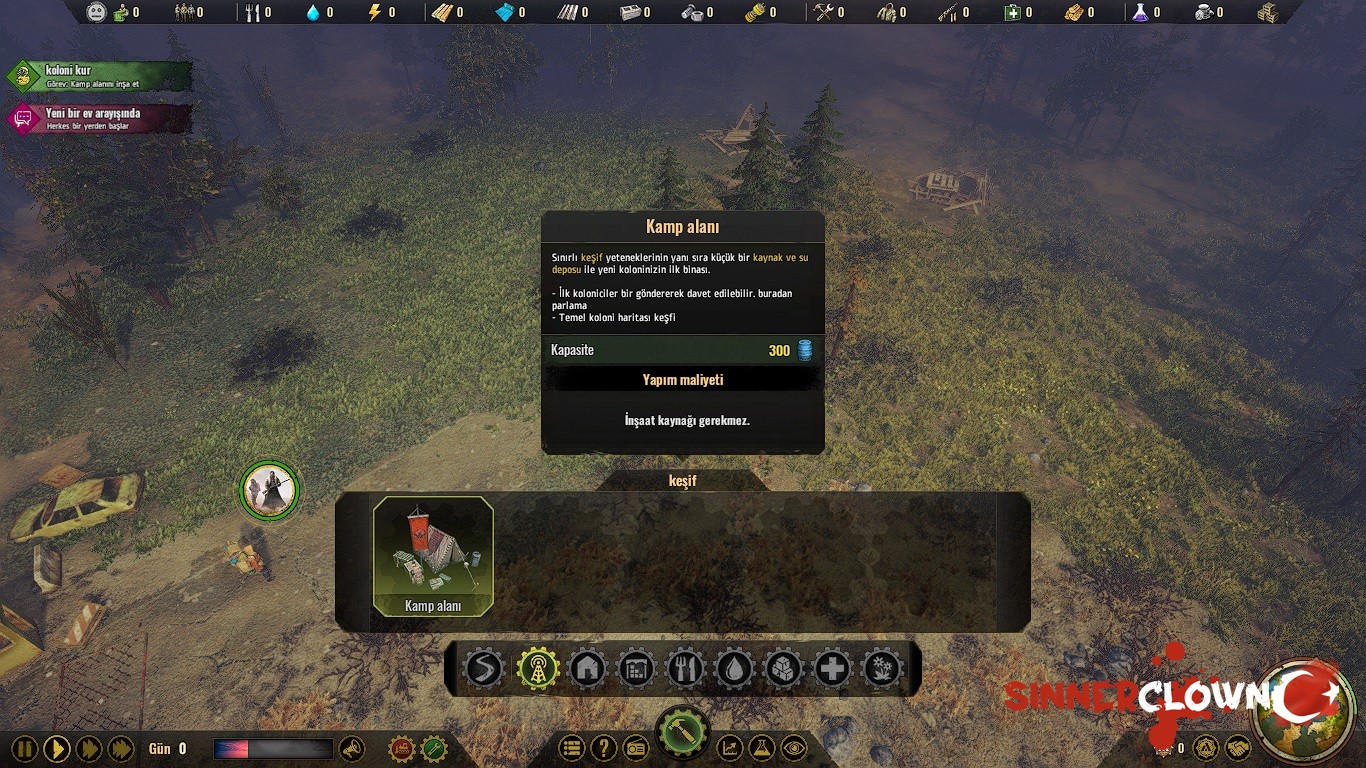Select the food category with fork and knife
This screenshot has height=768, width=1366.
coord(685,668)
